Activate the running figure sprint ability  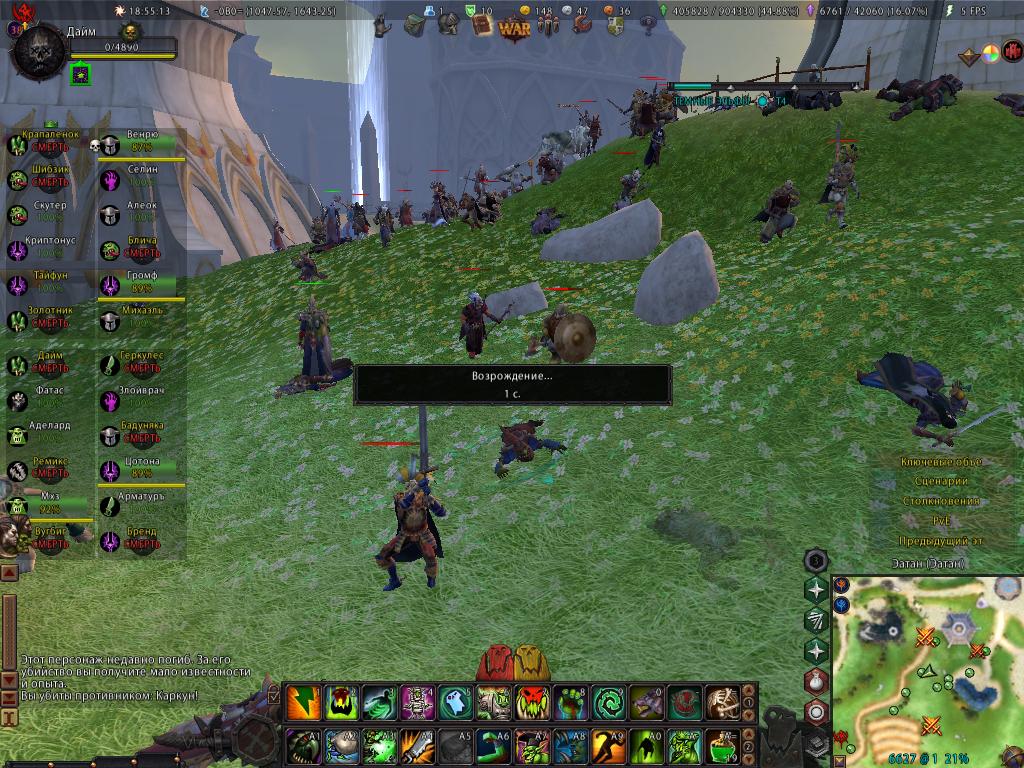point(608,746)
